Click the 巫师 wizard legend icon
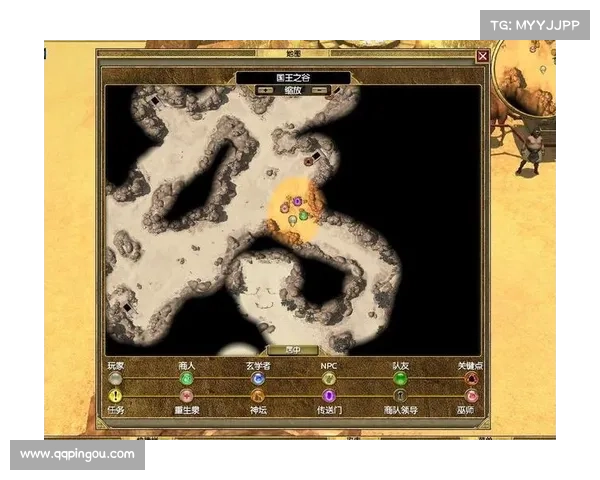 [x=471, y=396]
